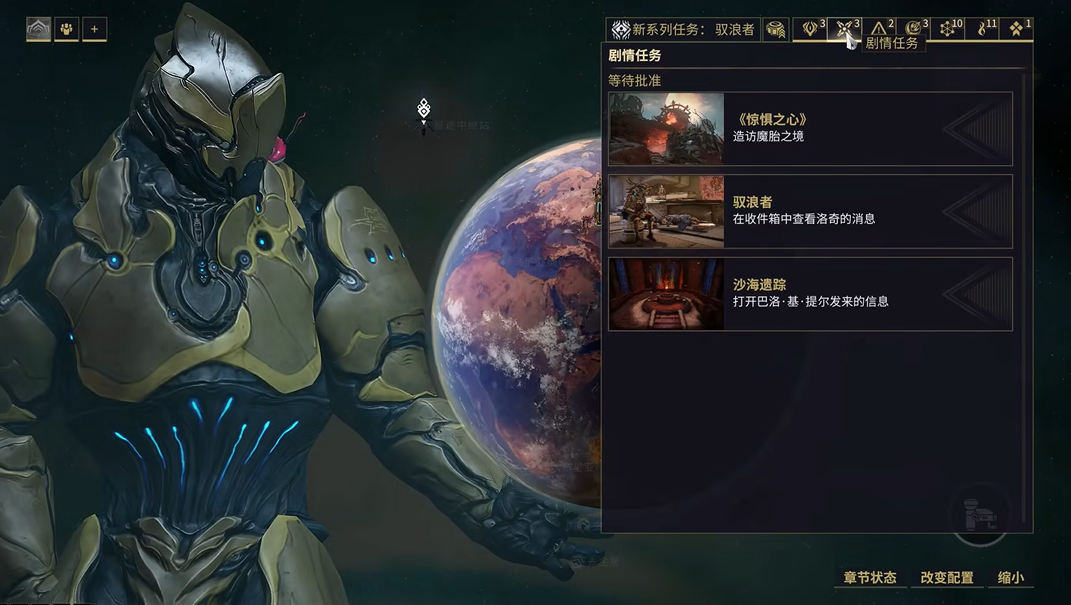Switch to the crescent swirl icon tab
Viewport: 1071px width, 605px height.
point(914,29)
